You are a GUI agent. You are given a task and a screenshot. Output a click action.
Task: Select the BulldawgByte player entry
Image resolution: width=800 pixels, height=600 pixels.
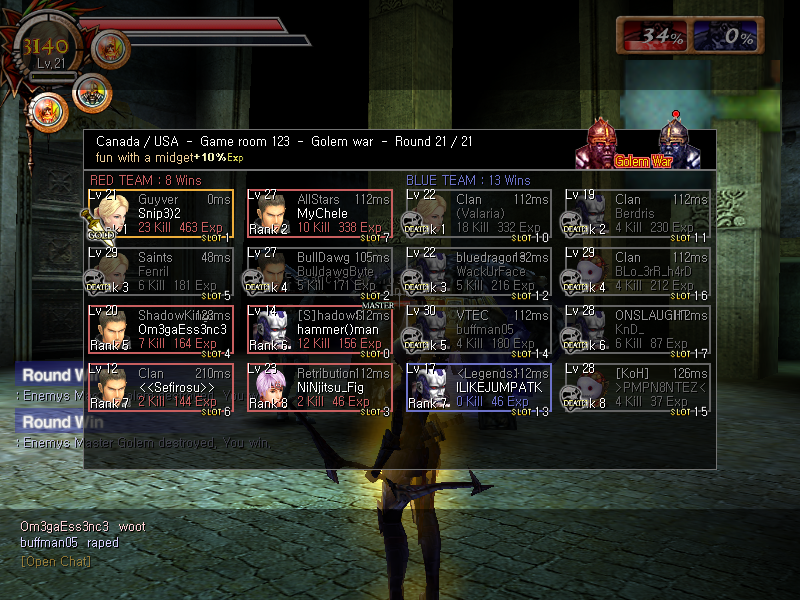[320, 272]
